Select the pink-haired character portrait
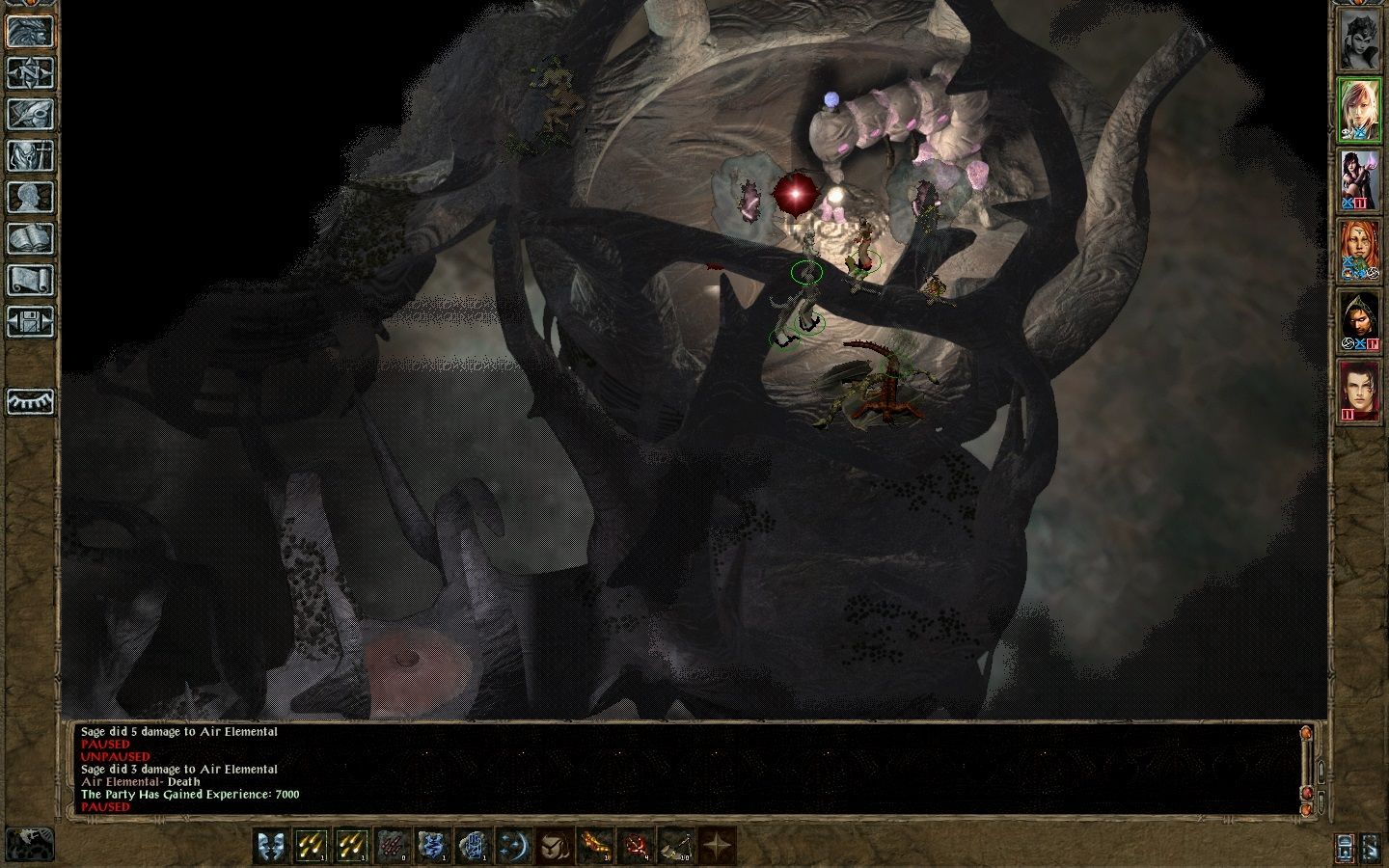The height and width of the screenshot is (868, 1389). click(x=1359, y=109)
